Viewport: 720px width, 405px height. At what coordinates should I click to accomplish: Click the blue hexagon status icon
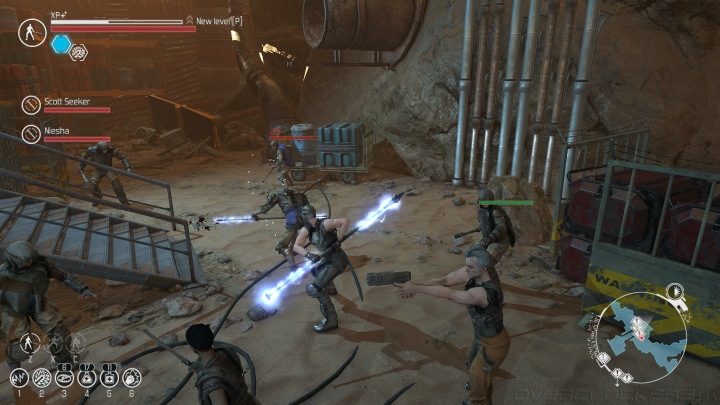(x=61, y=44)
